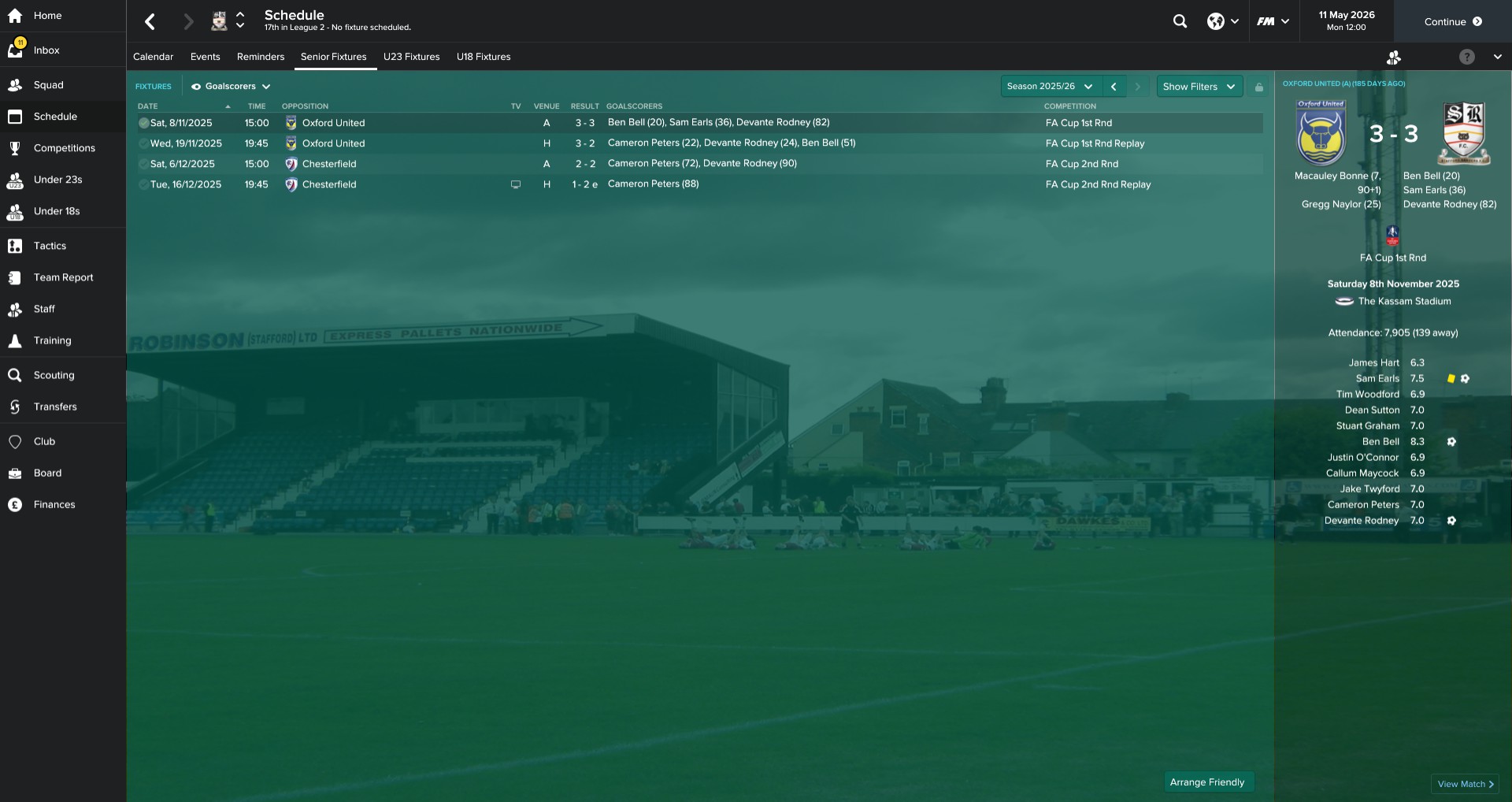Arrange a friendly match
The image size is (1512, 802).
tap(1206, 782)
